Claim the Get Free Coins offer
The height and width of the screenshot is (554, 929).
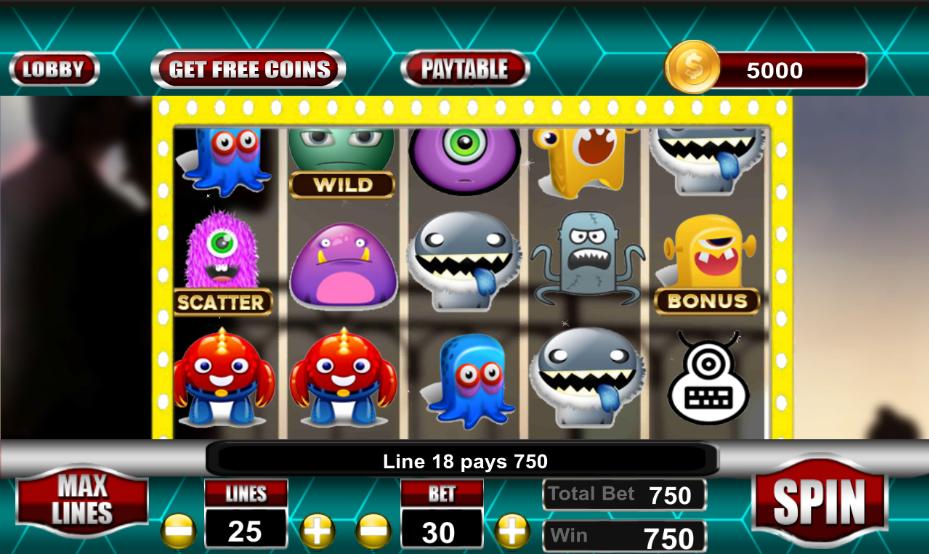[248, 69]
